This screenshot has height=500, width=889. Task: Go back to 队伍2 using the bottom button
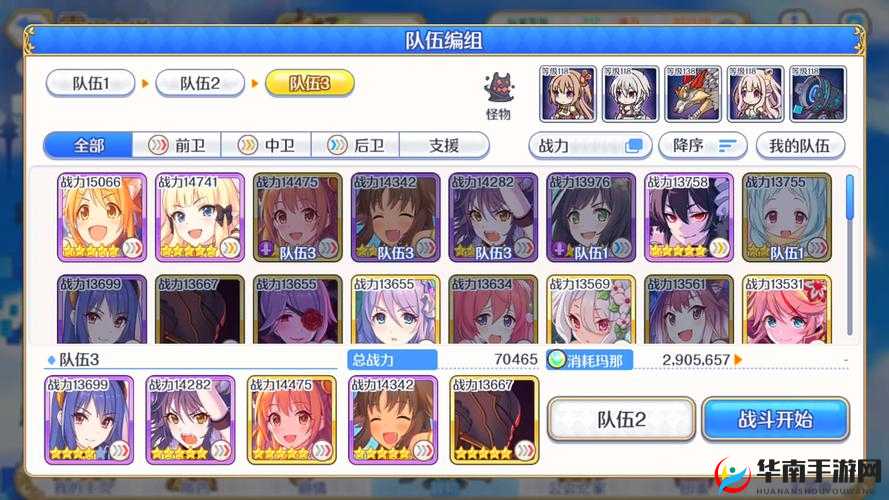pos(621,420)
